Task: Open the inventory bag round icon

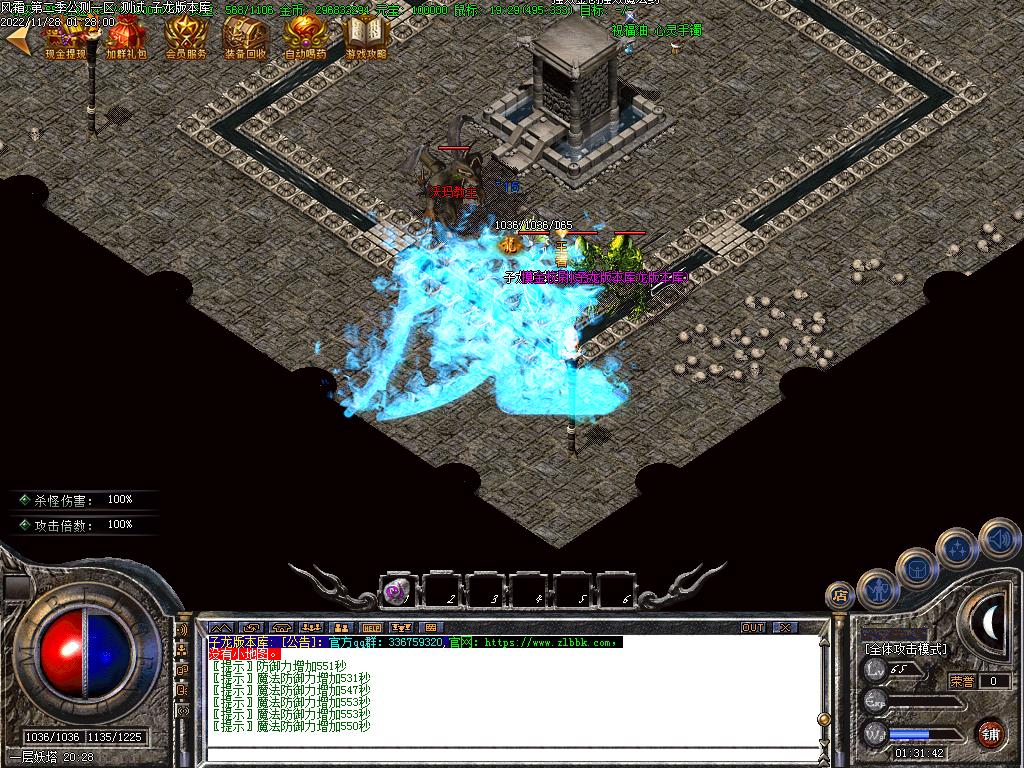Action: 917,567
